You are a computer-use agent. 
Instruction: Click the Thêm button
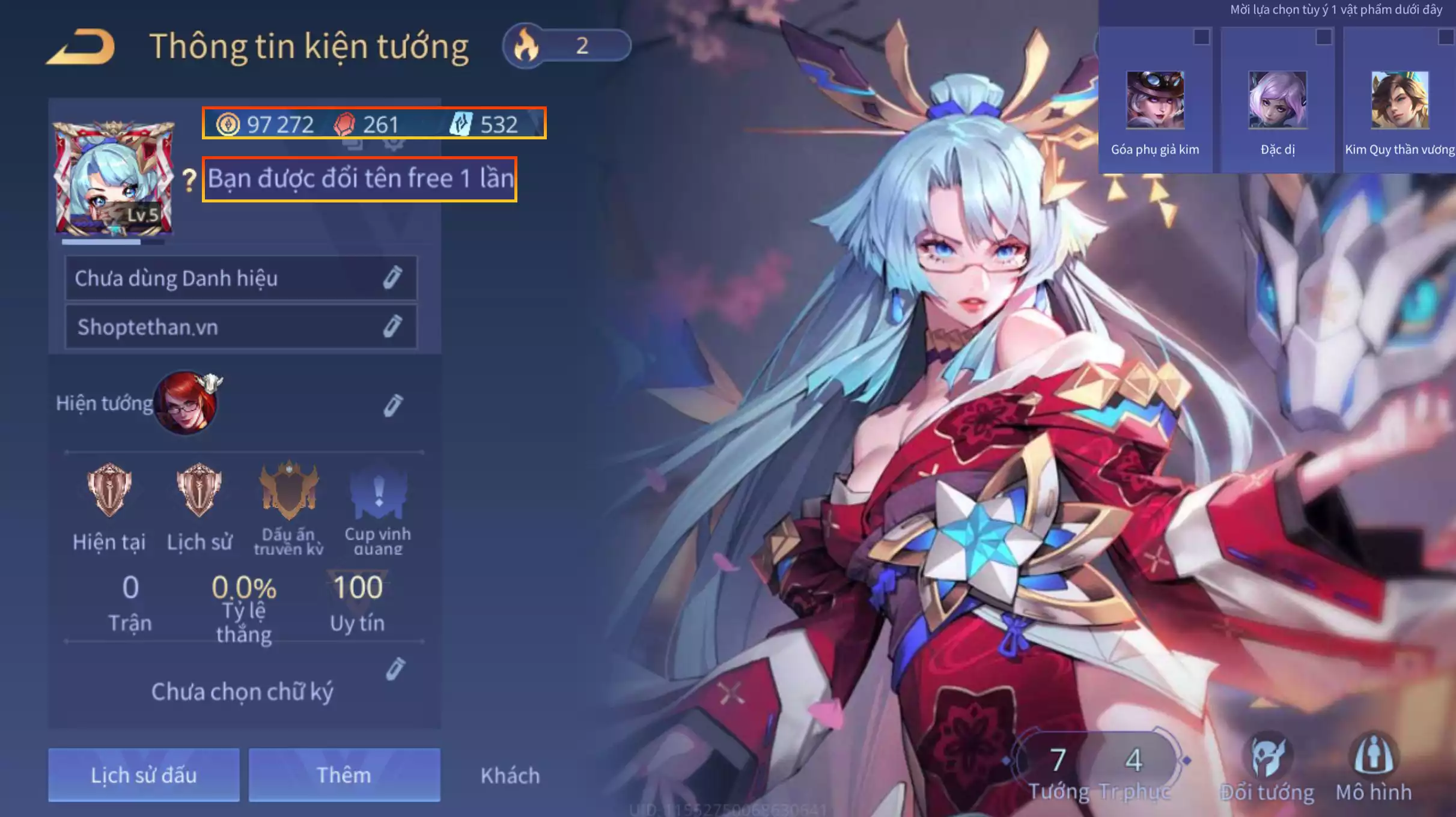click(x=344, y=775)
